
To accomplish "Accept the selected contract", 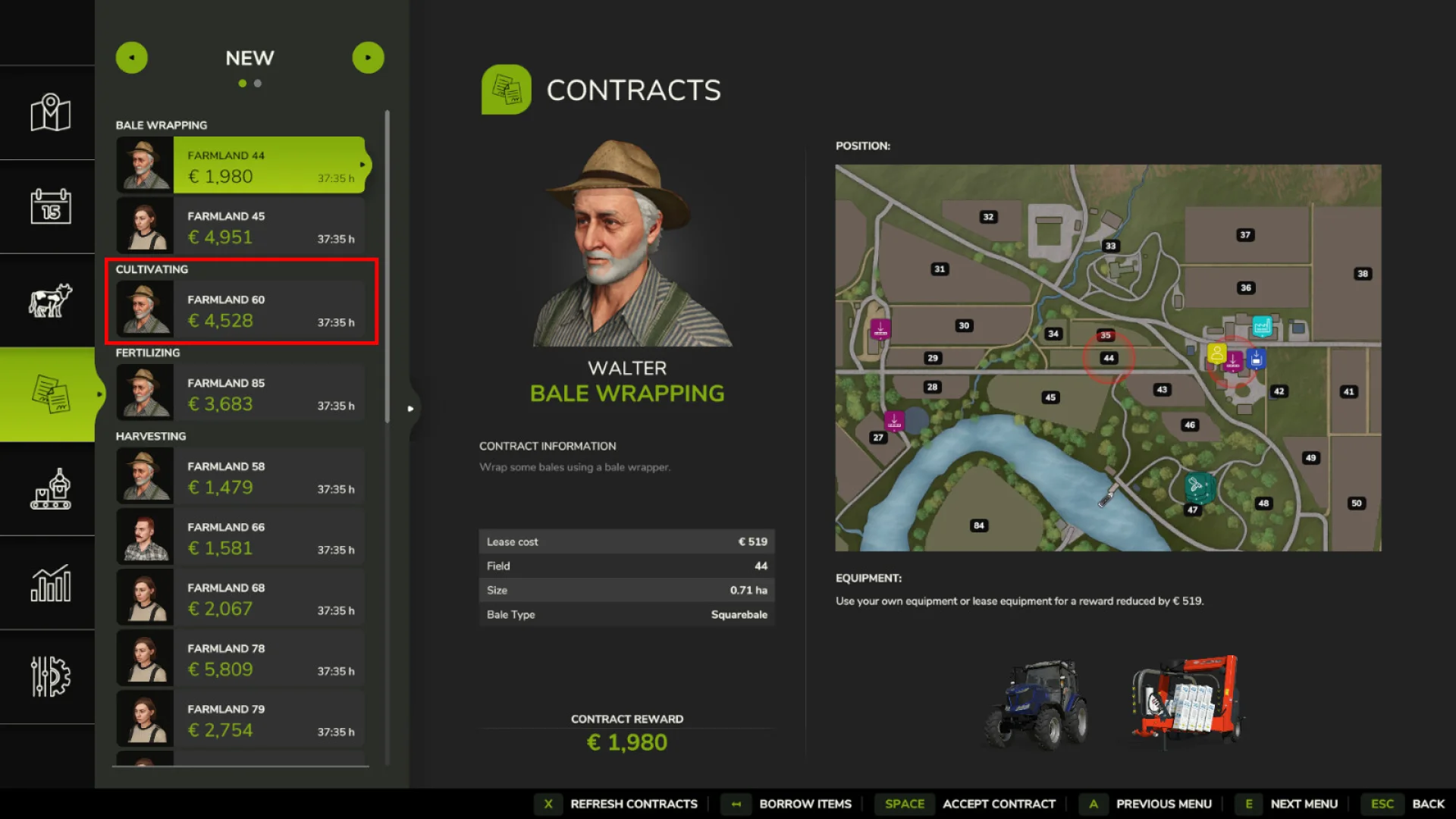I will click(x=999, y=804).
